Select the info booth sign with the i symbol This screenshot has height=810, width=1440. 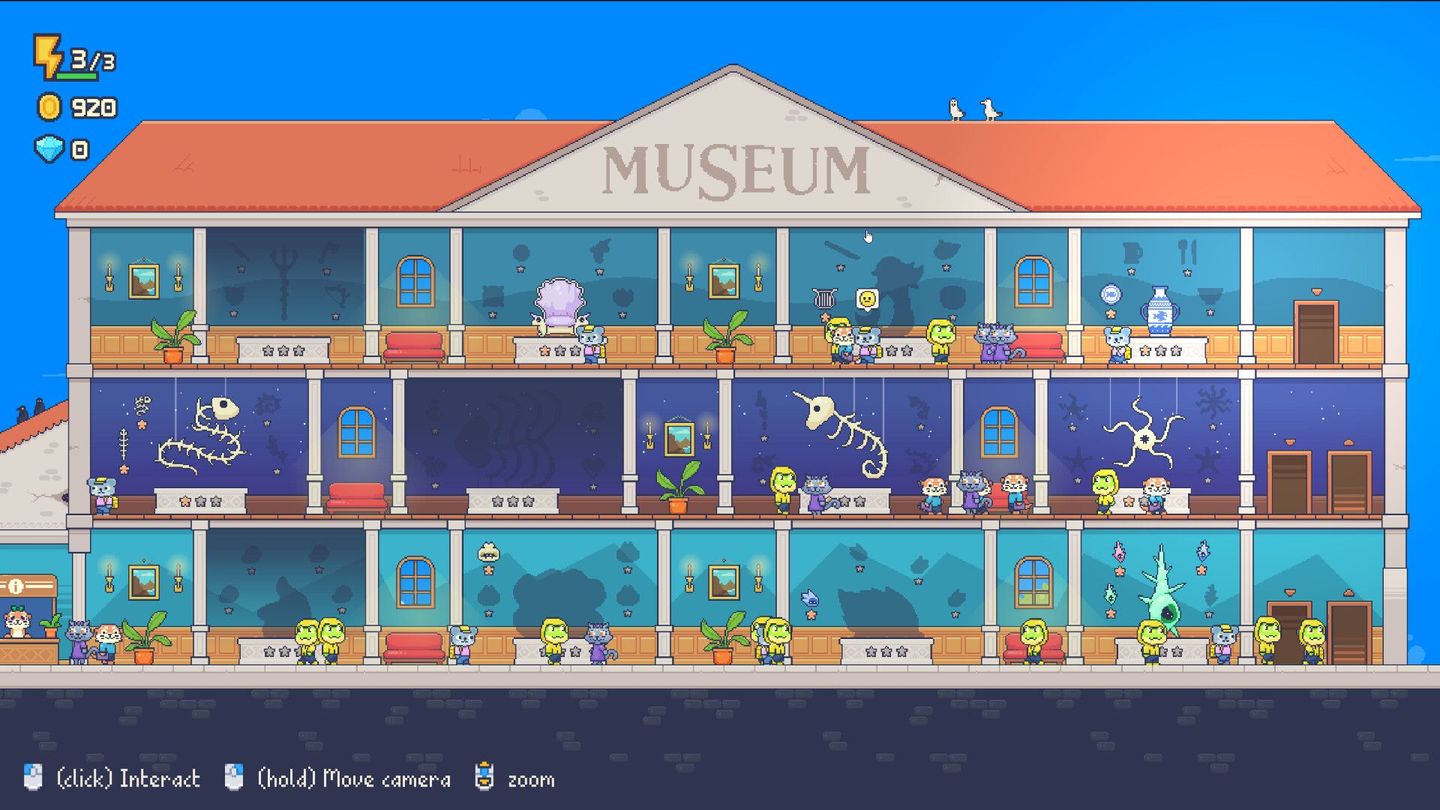point(16,585)
